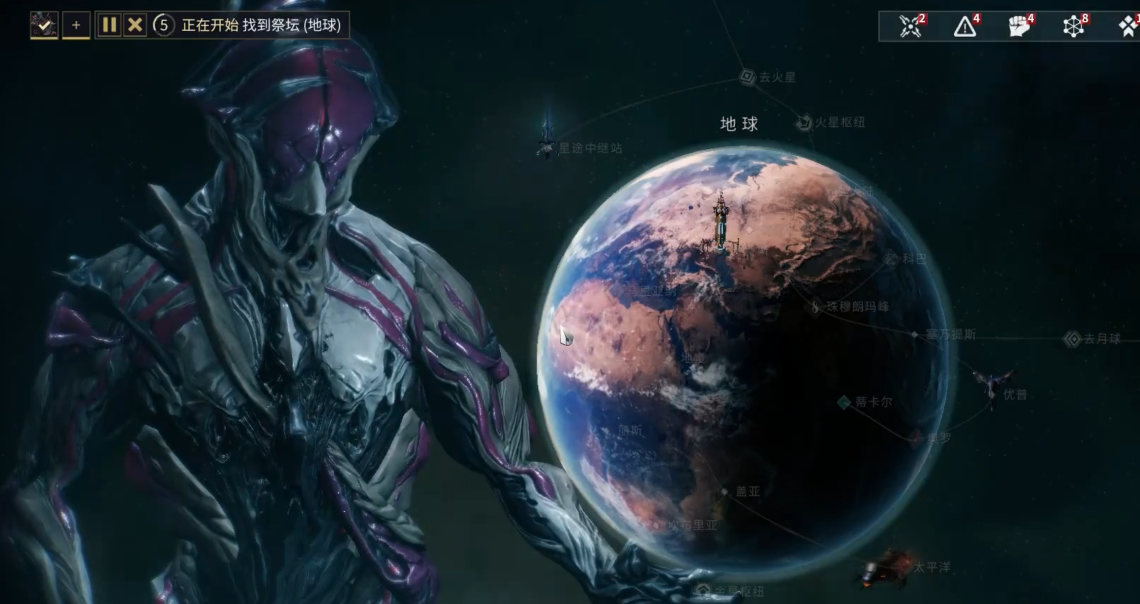Choose the 太平洋 mission node

point(885,566)
